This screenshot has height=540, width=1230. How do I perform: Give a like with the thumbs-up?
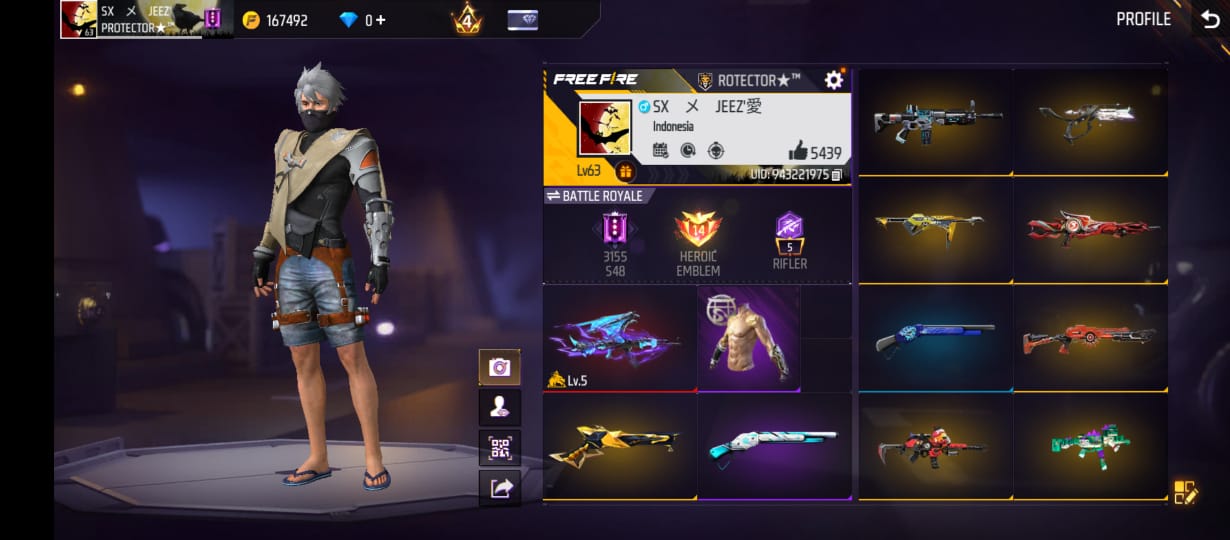pyautogui.click(x=797, y=152)
